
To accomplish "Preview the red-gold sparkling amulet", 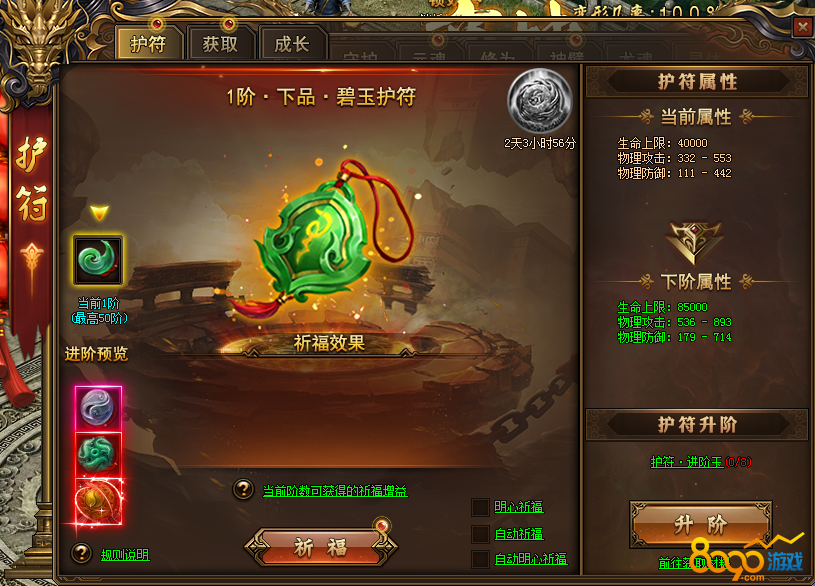I will (x=98, y=501).
